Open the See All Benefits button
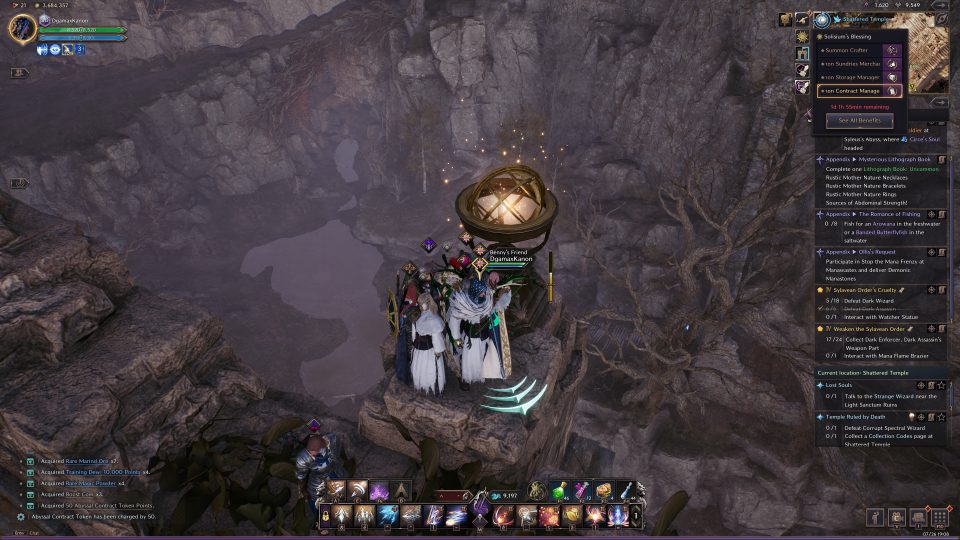This screenshot has width=960, height=540. [x=859, y=120]
